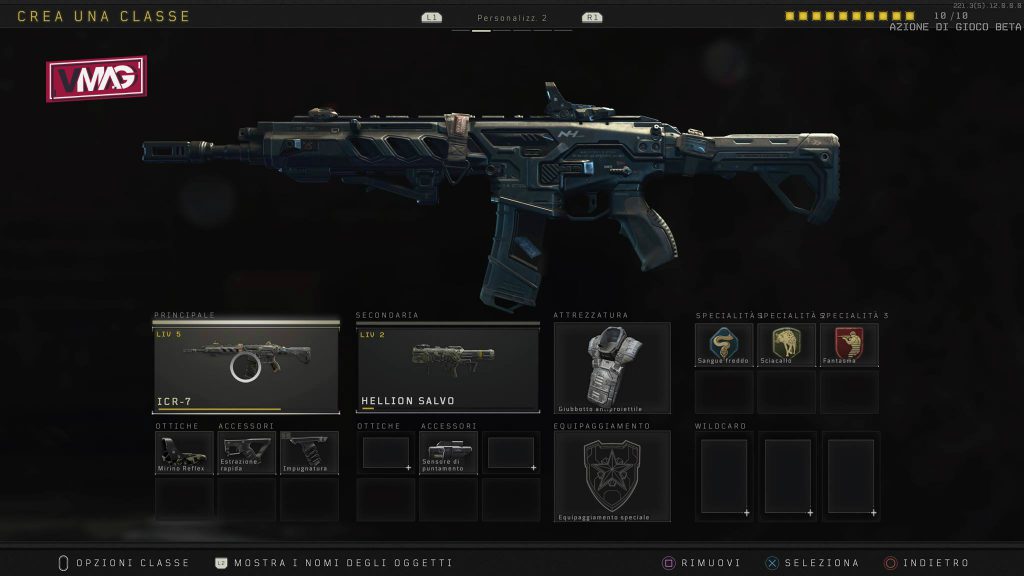The height and width of the screenshot is (576, 1024).
Task: Open the Sciacallo perk slot
Action: point(786,345)
